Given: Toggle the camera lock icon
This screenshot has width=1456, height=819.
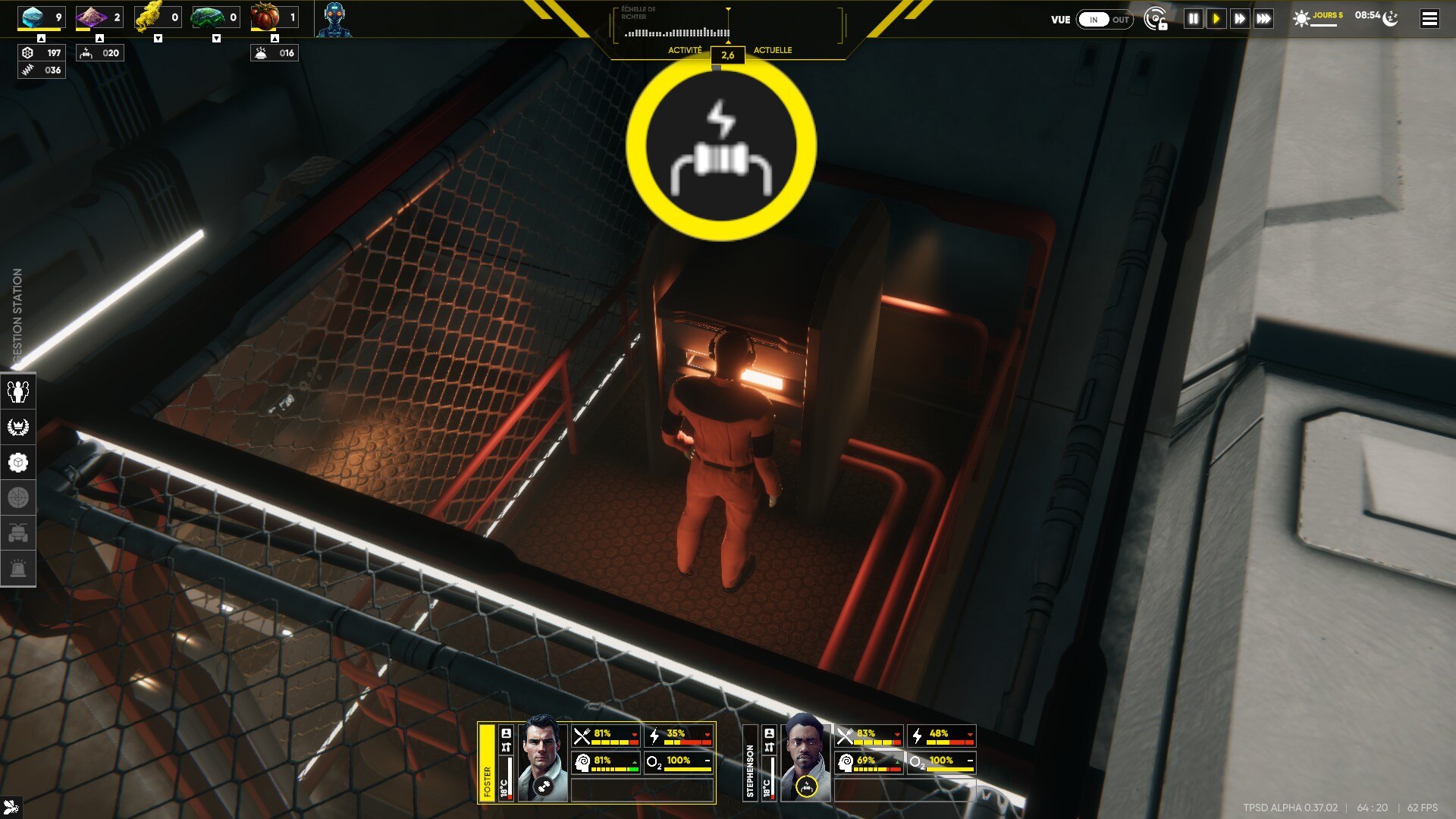Looking at the screenshot, I should (x=1156, y=20).
